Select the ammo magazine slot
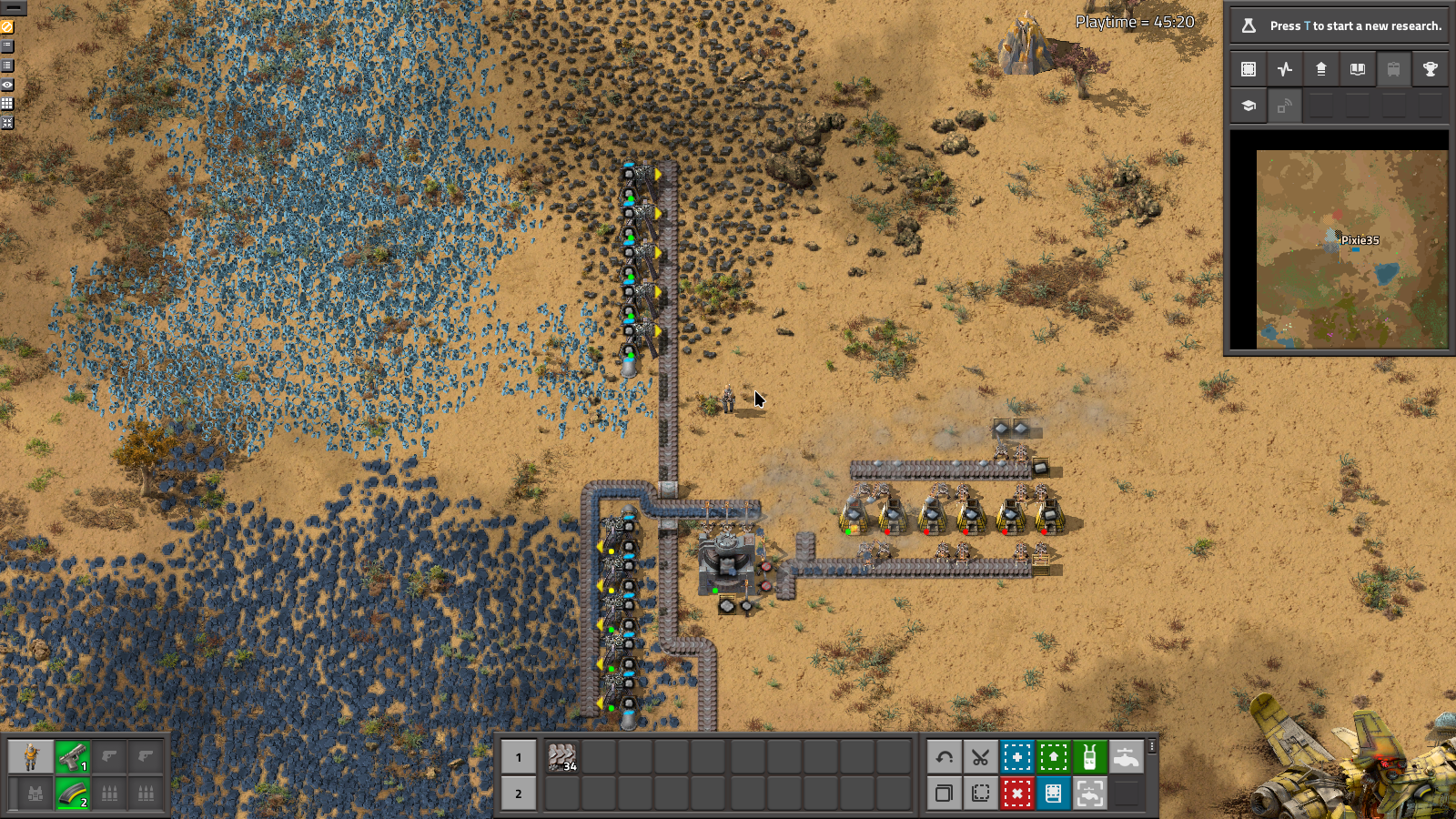The height and width of the screenshot is (819, 1456). 73,794
